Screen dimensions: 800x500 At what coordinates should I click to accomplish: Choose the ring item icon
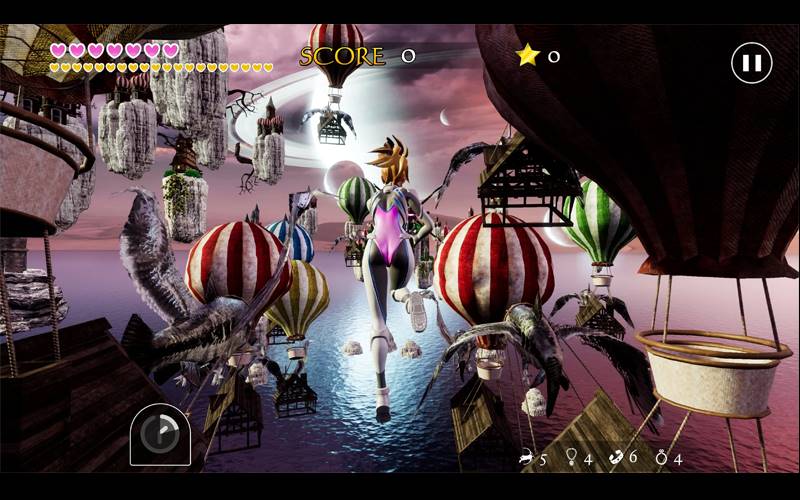pyautogui.click(x=661, y=457)
